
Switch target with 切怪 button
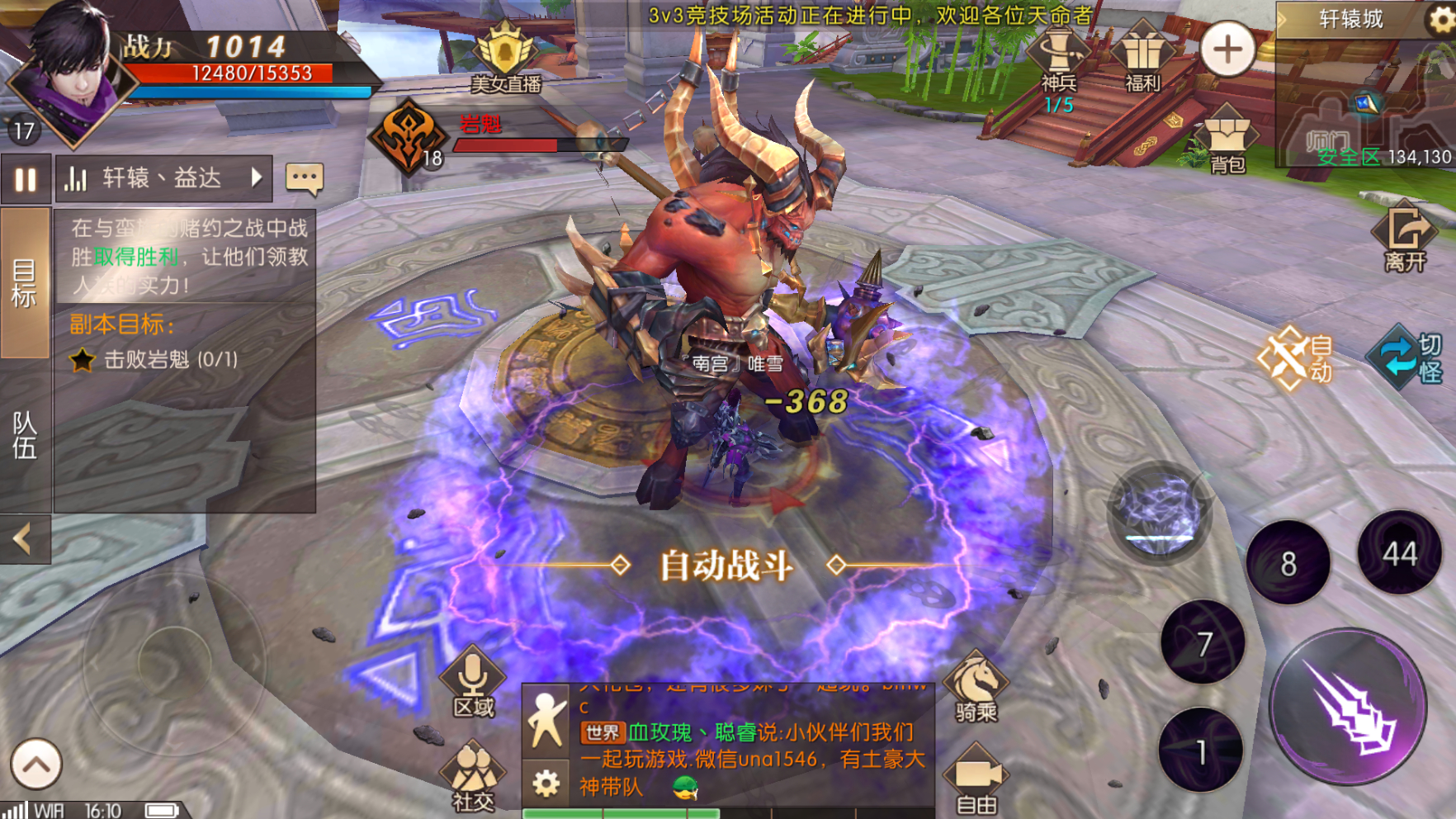1407,359
